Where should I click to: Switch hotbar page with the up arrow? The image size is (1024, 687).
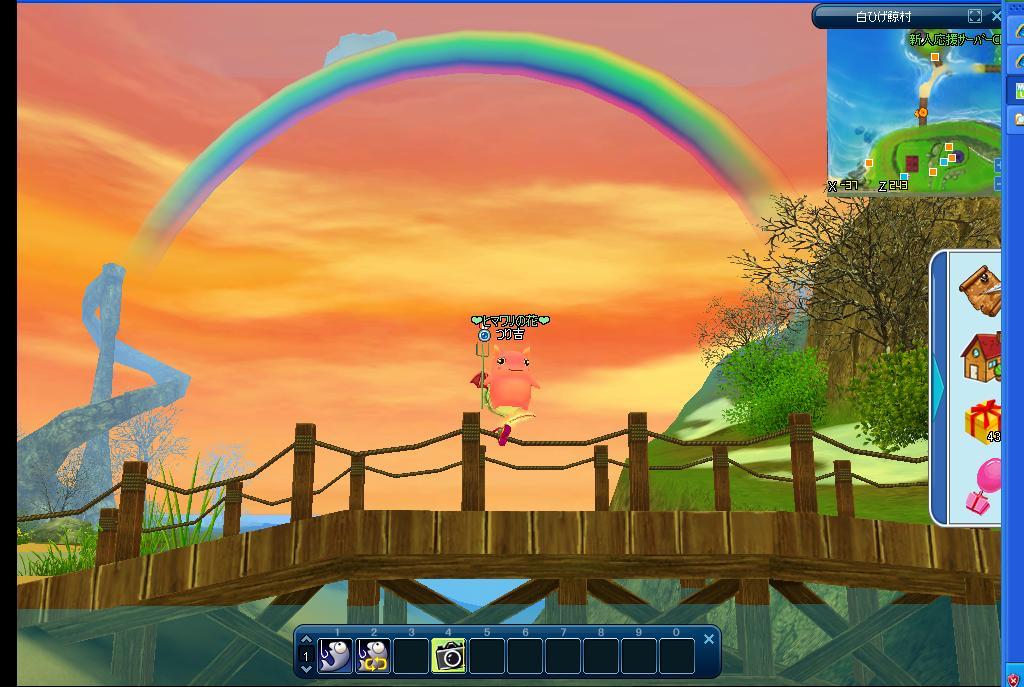click(307, 640)
